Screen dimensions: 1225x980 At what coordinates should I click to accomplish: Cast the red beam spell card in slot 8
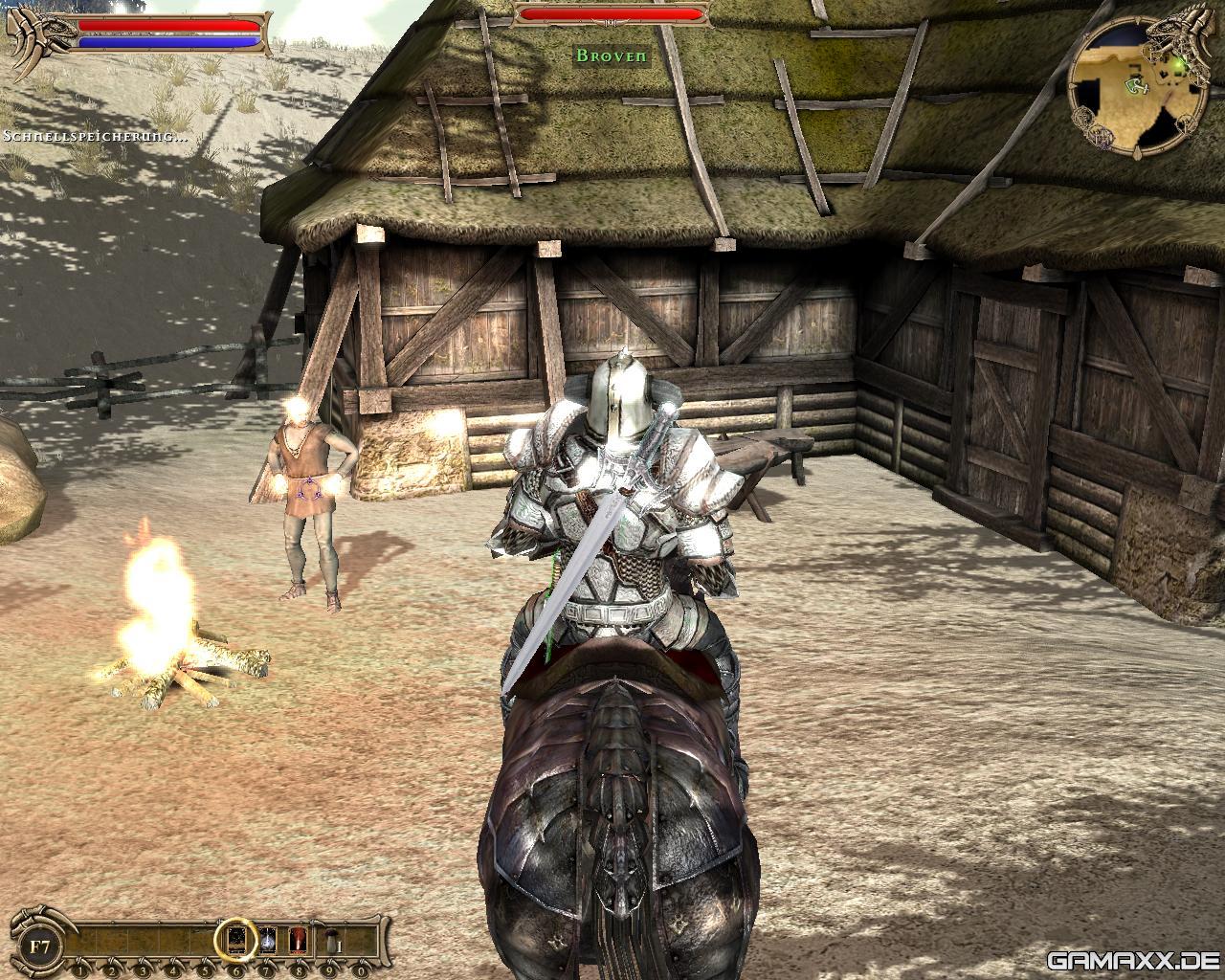[298, 940]
